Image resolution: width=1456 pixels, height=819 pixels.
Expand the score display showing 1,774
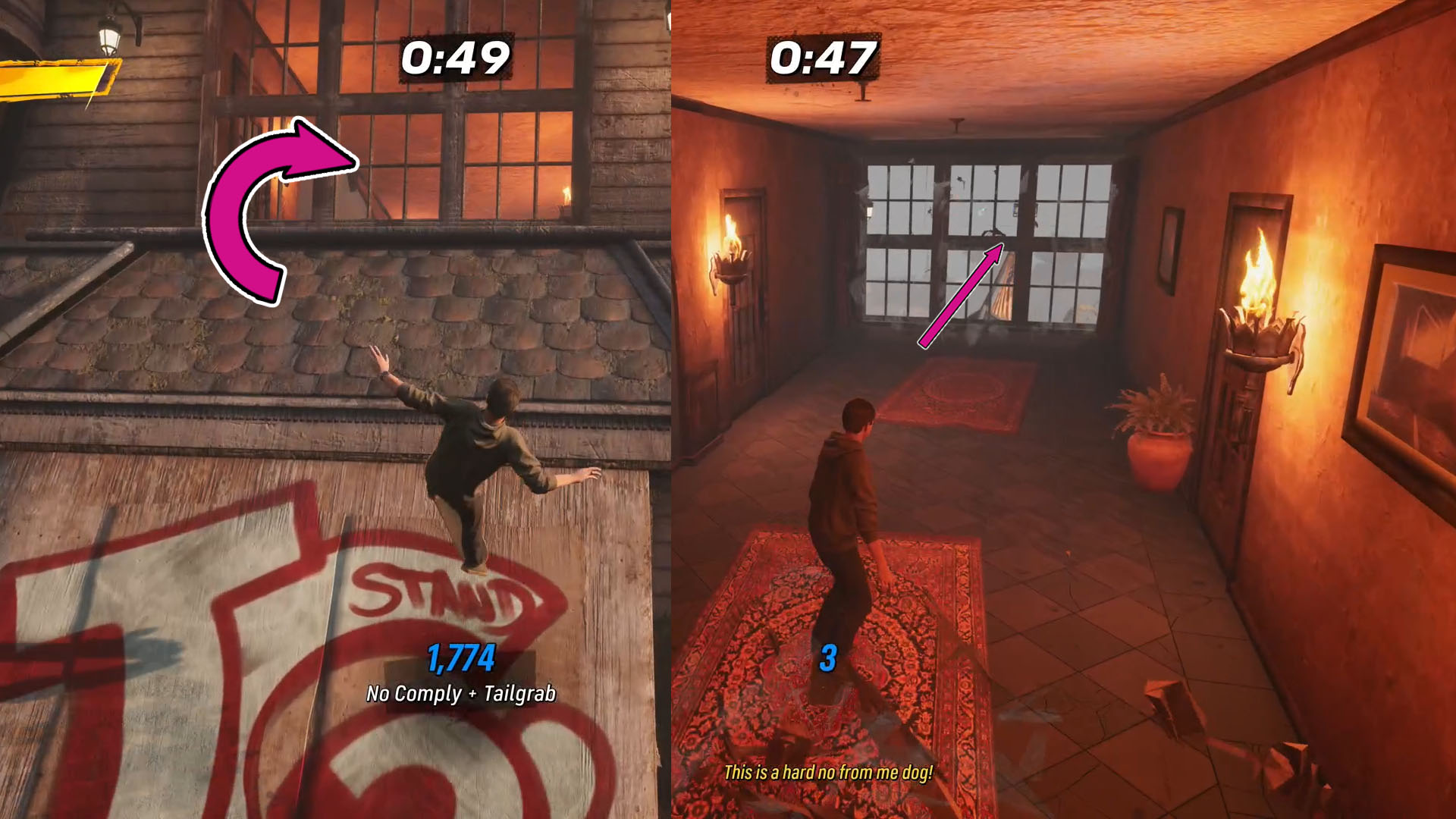(x=461, y=658)
